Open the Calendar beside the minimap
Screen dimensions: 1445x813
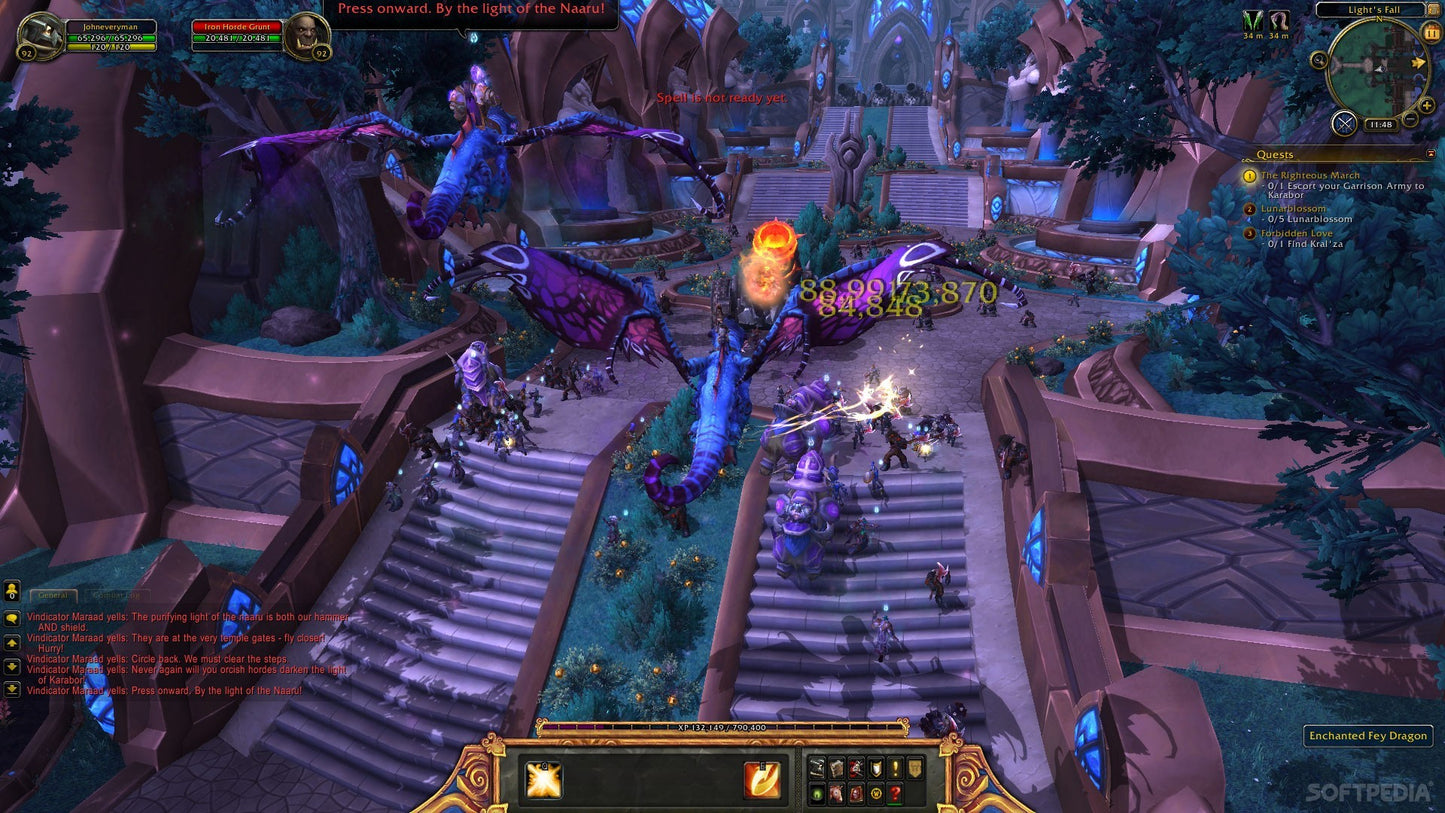(x=1431, y=32)
